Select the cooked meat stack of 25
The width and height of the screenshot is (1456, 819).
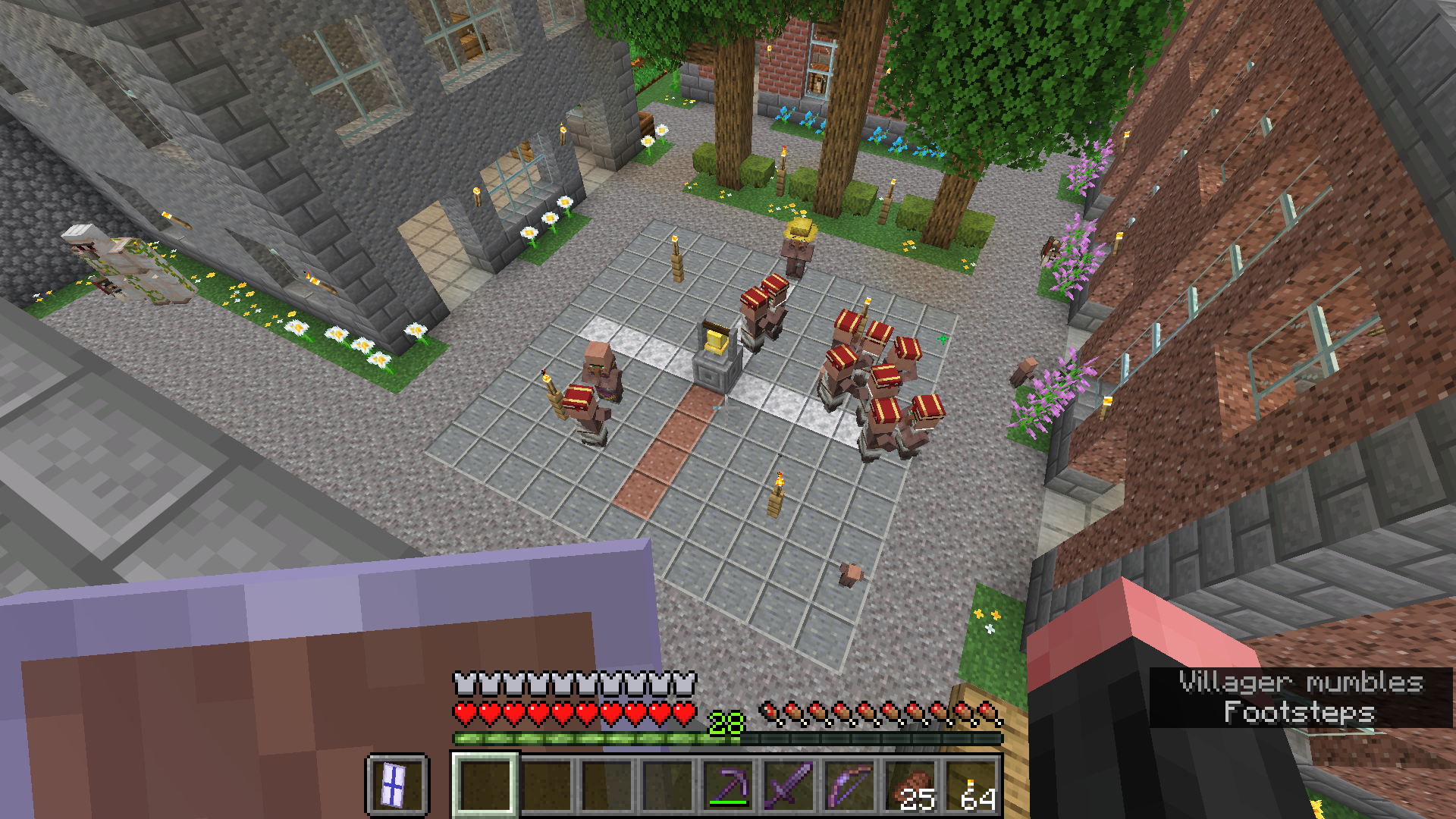click(910, 784)
